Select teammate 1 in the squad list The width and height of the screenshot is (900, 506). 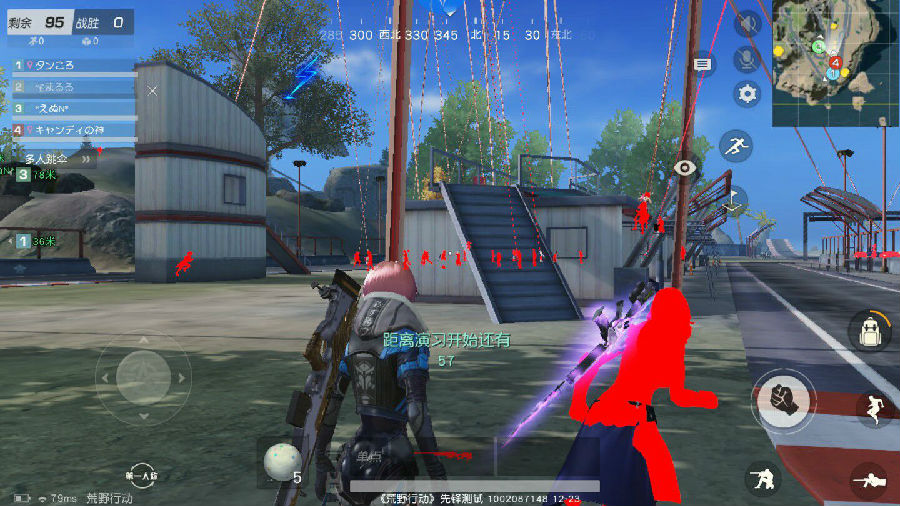pos(72,65)
